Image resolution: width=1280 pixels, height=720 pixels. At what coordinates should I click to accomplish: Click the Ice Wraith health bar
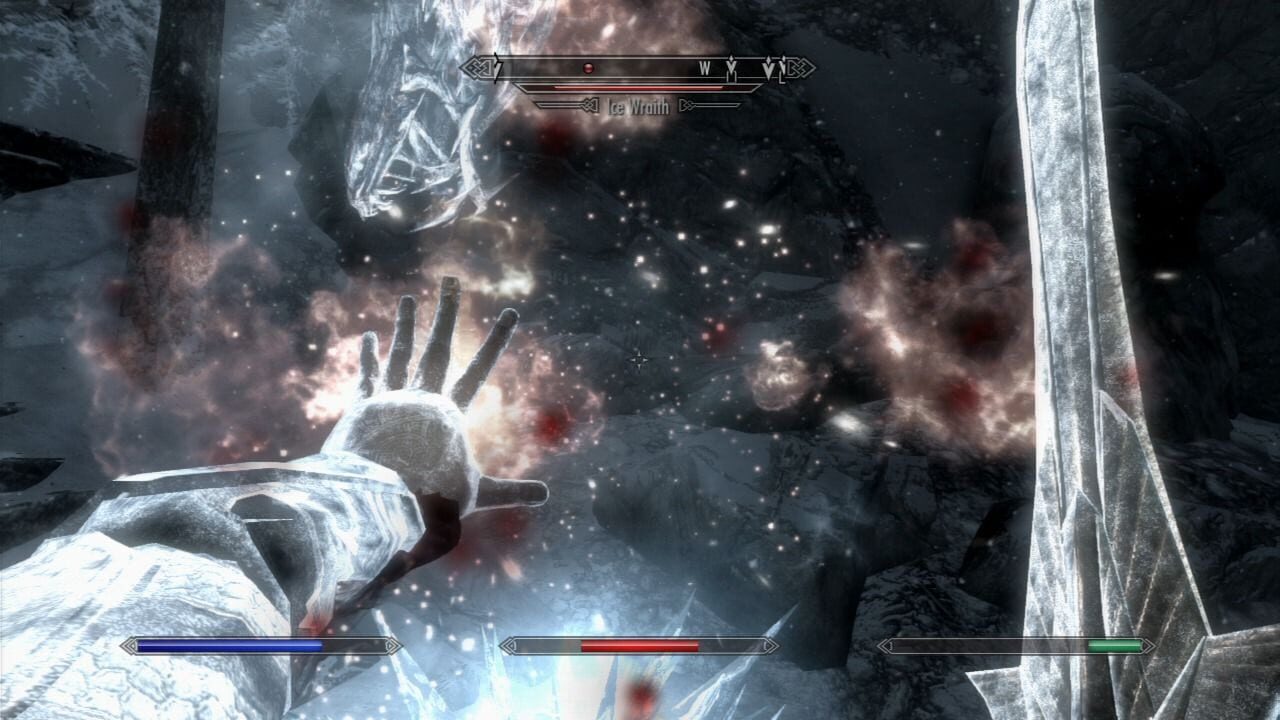tap(633, 88)
